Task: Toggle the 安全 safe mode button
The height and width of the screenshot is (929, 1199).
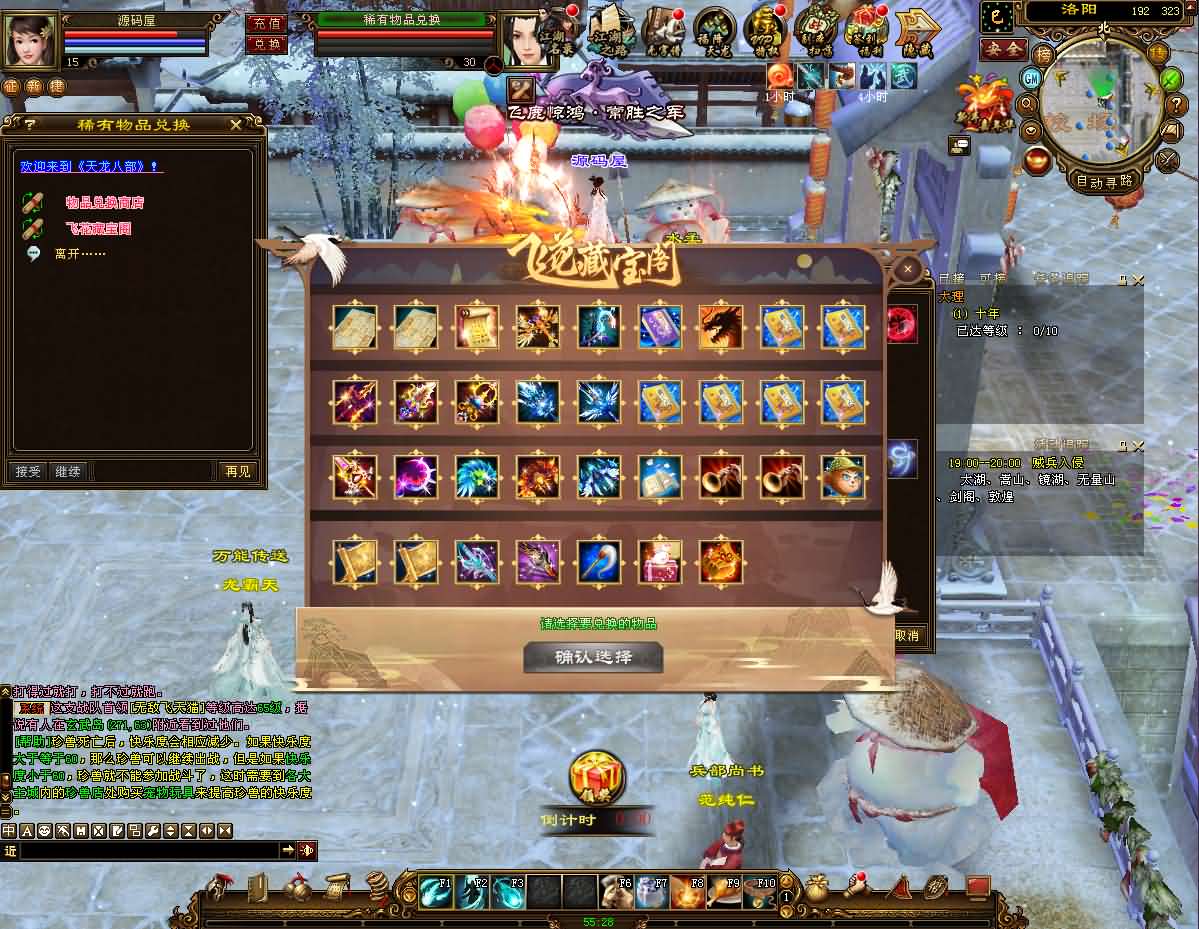Action: coord(1002,48)
